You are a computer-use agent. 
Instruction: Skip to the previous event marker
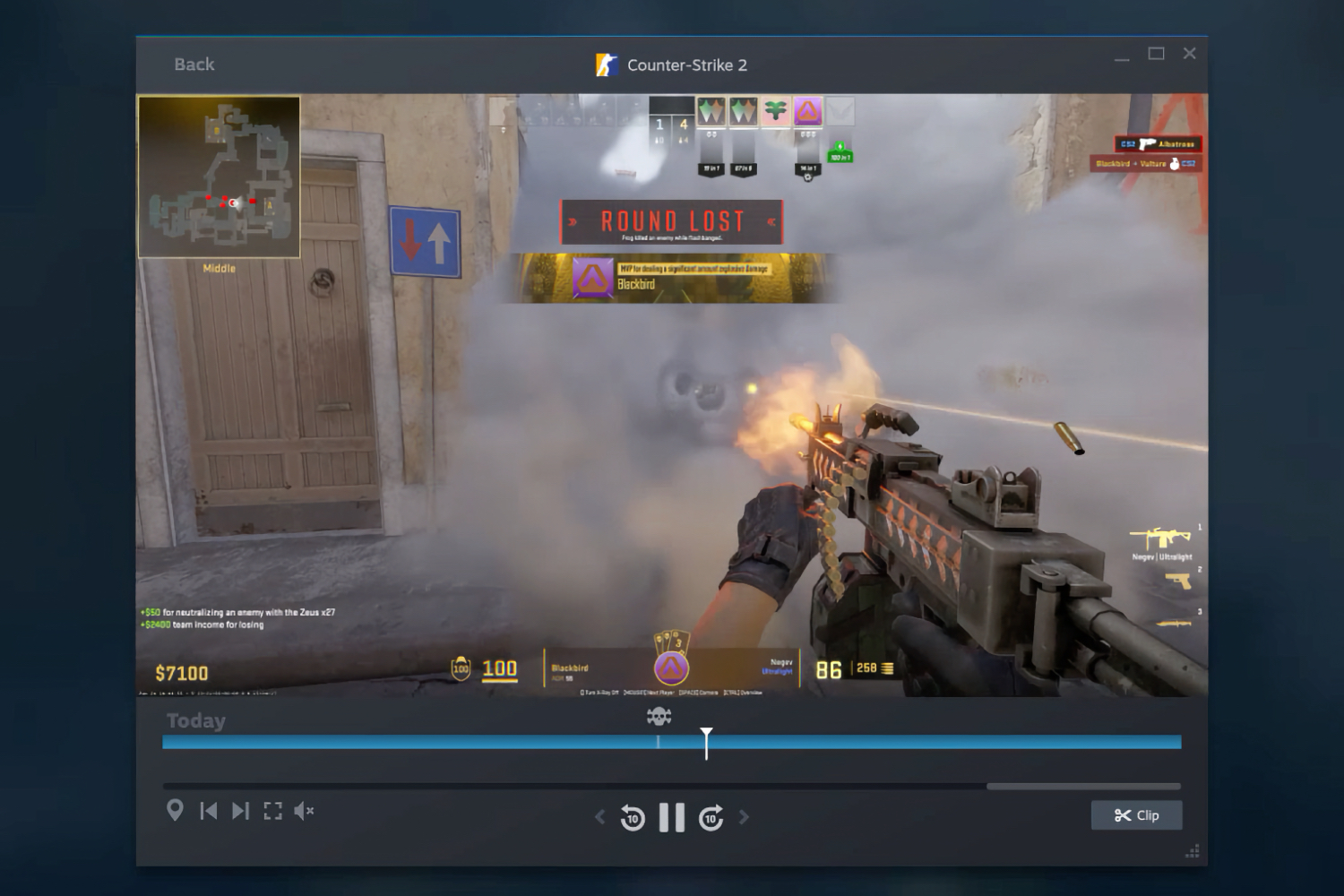click(x=209, y=809)
